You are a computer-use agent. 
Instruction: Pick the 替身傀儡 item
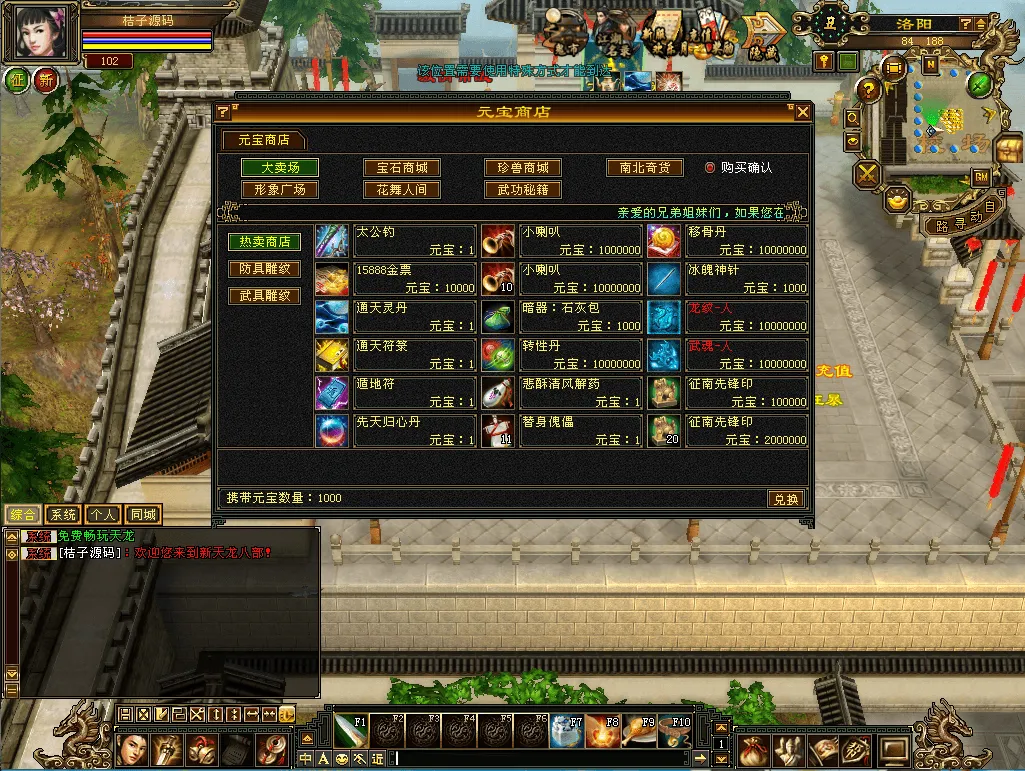click(562, 431)
